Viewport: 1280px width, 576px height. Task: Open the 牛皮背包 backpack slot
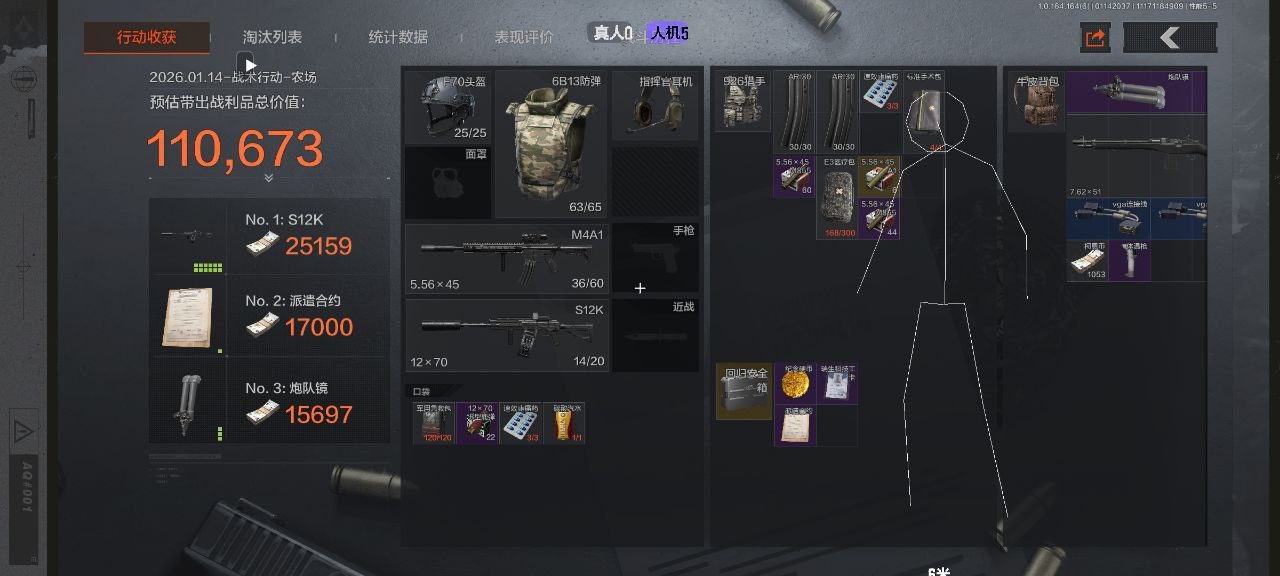(1035, 103)
